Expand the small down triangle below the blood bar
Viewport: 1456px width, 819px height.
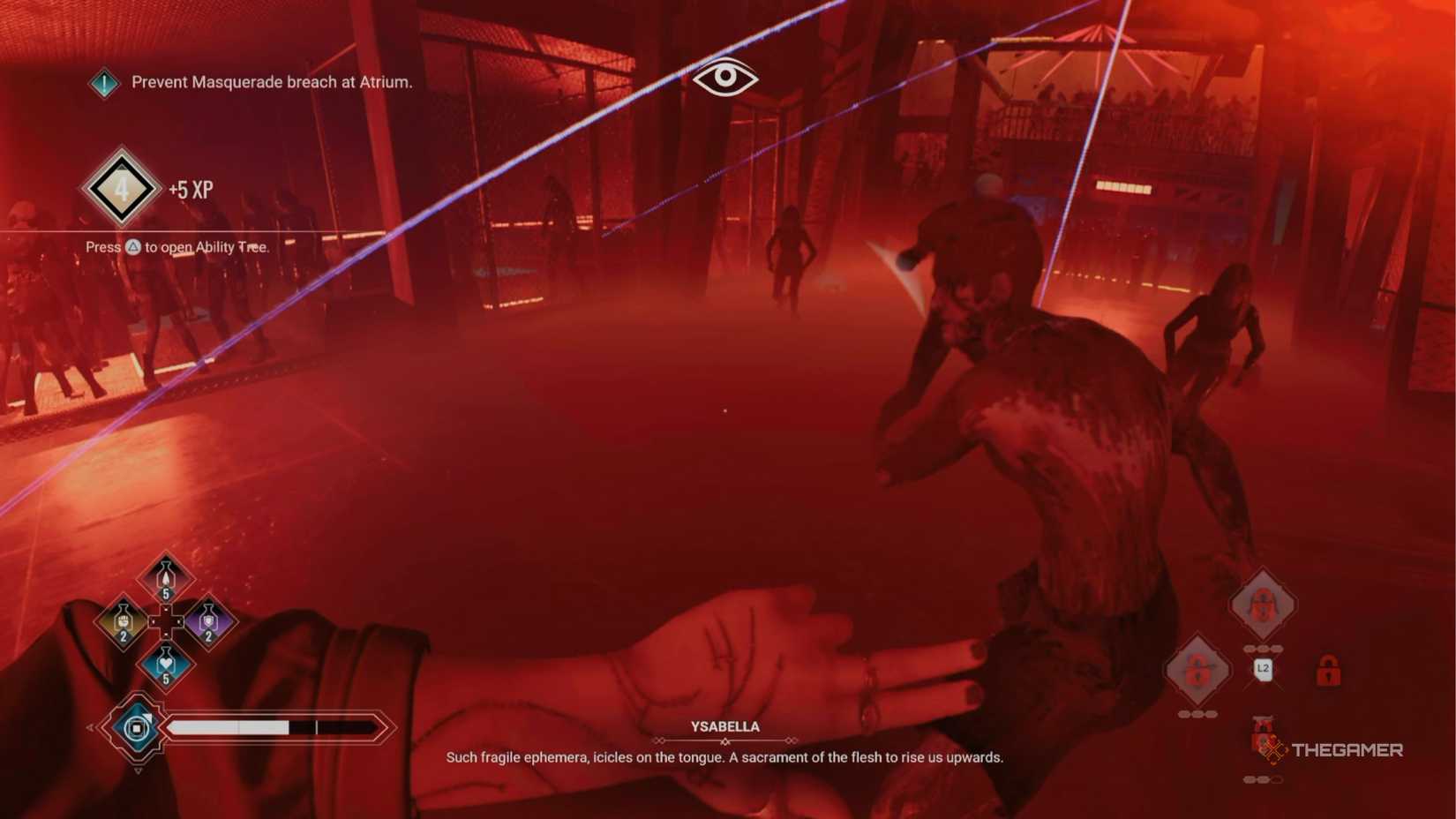pyautogui.click(x=139, y=770)
